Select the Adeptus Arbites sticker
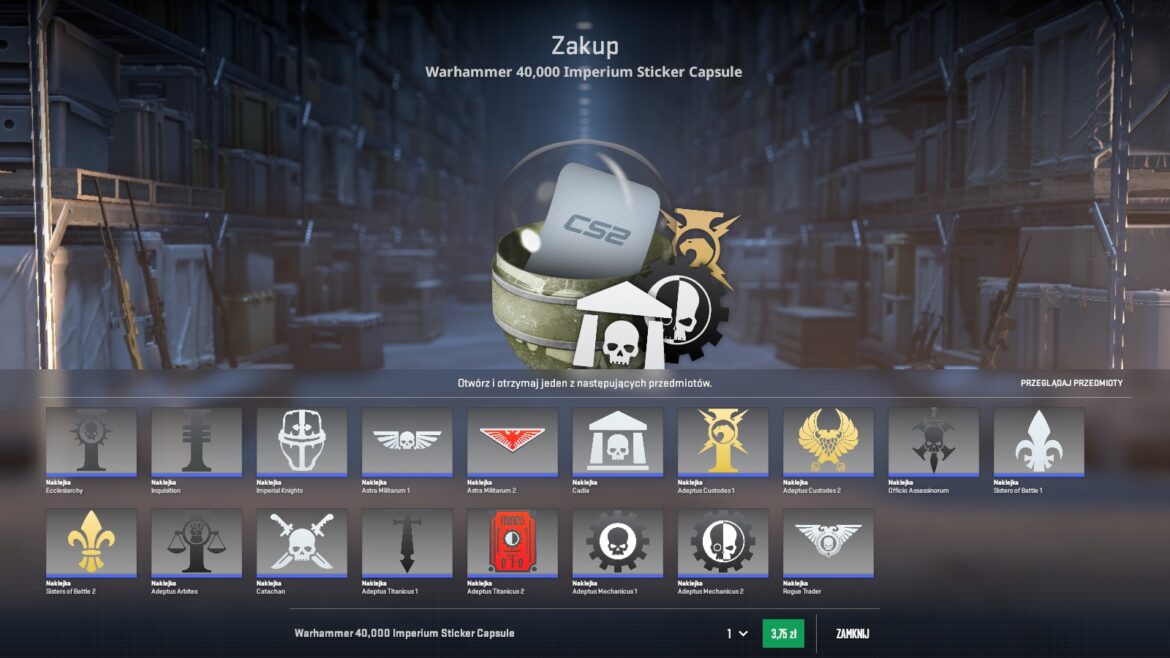Image resolution: width=1170 pixels, height=658 pixels. point(196,542)
